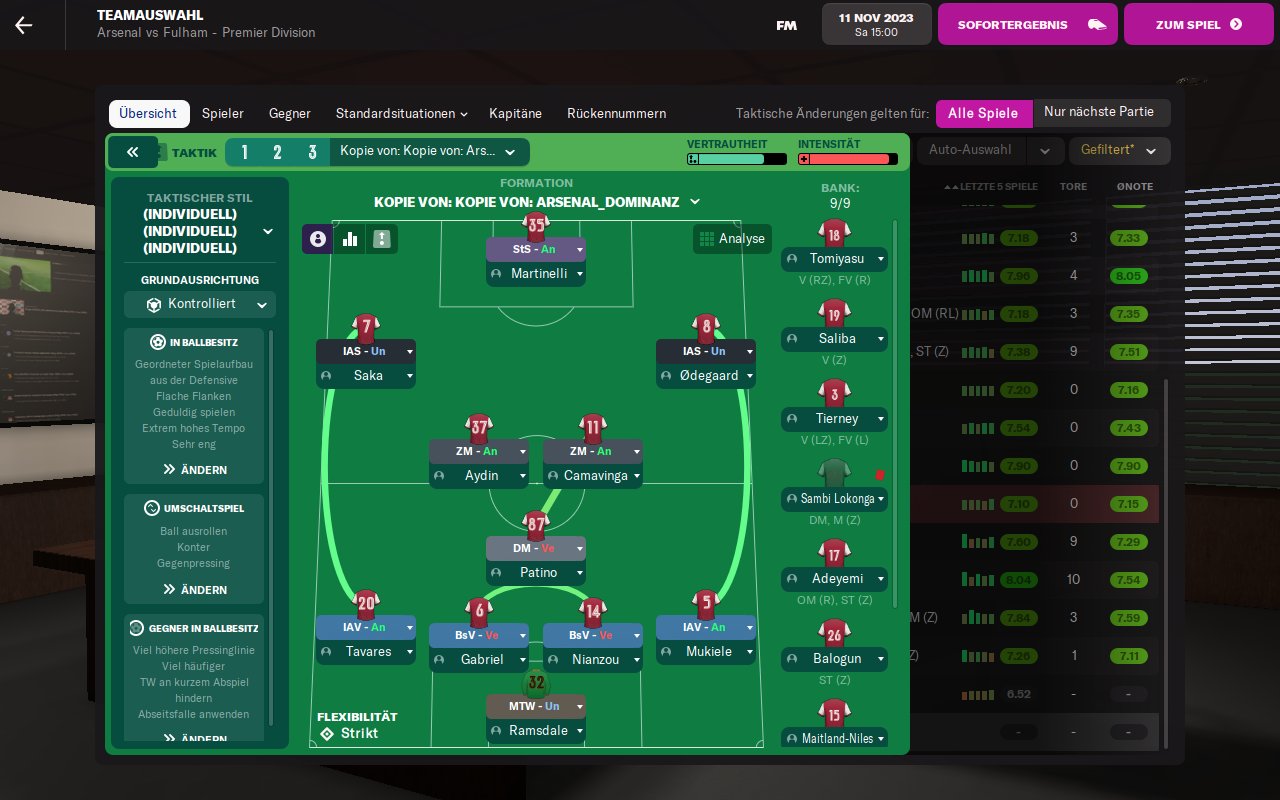The width and height of the screenshot is (1280, 800).
Task: Select Martinelli's striker position card
Action: click(x=535, y=261)
